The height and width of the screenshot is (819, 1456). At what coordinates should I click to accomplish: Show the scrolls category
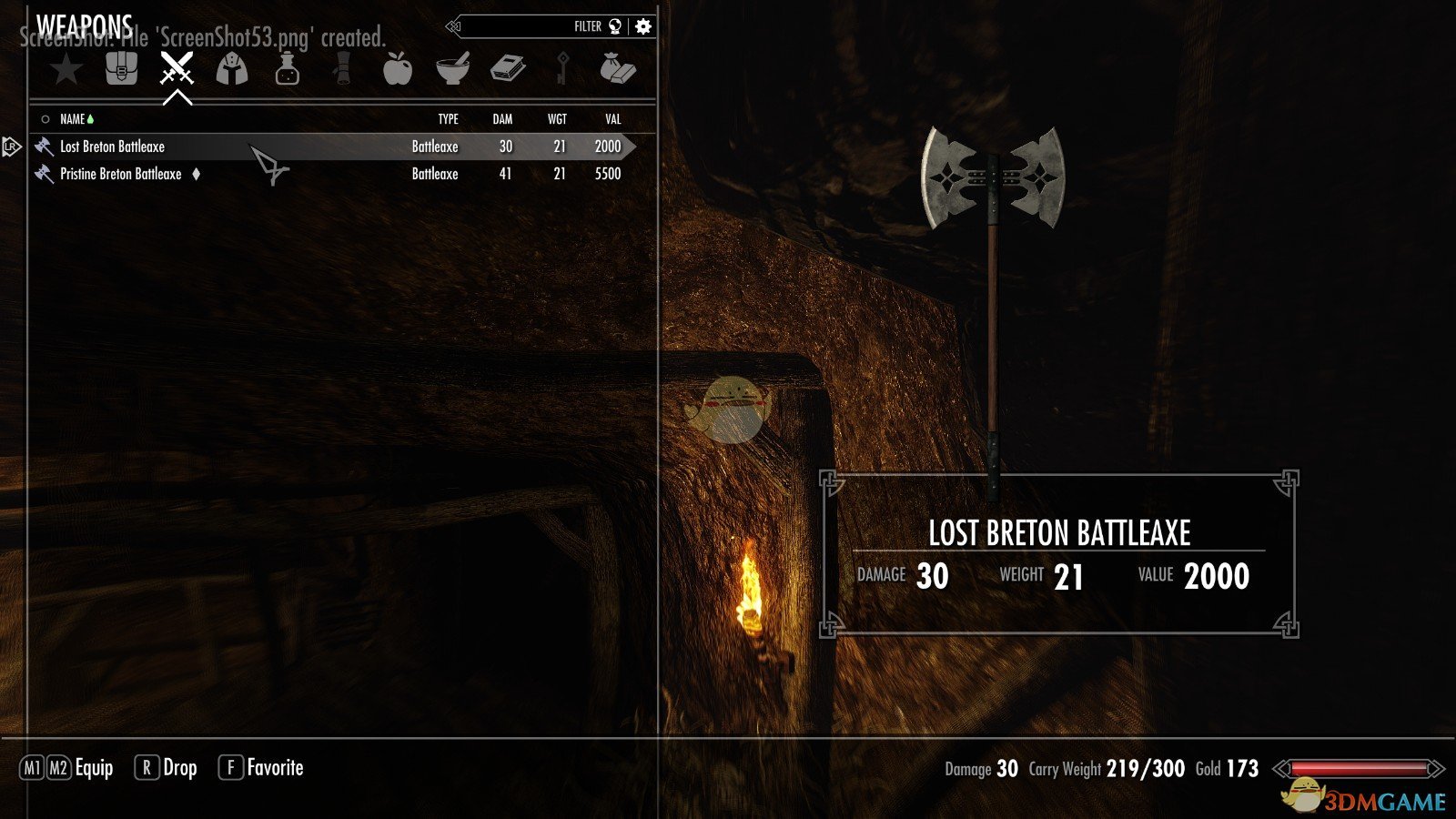pos(342,69)
